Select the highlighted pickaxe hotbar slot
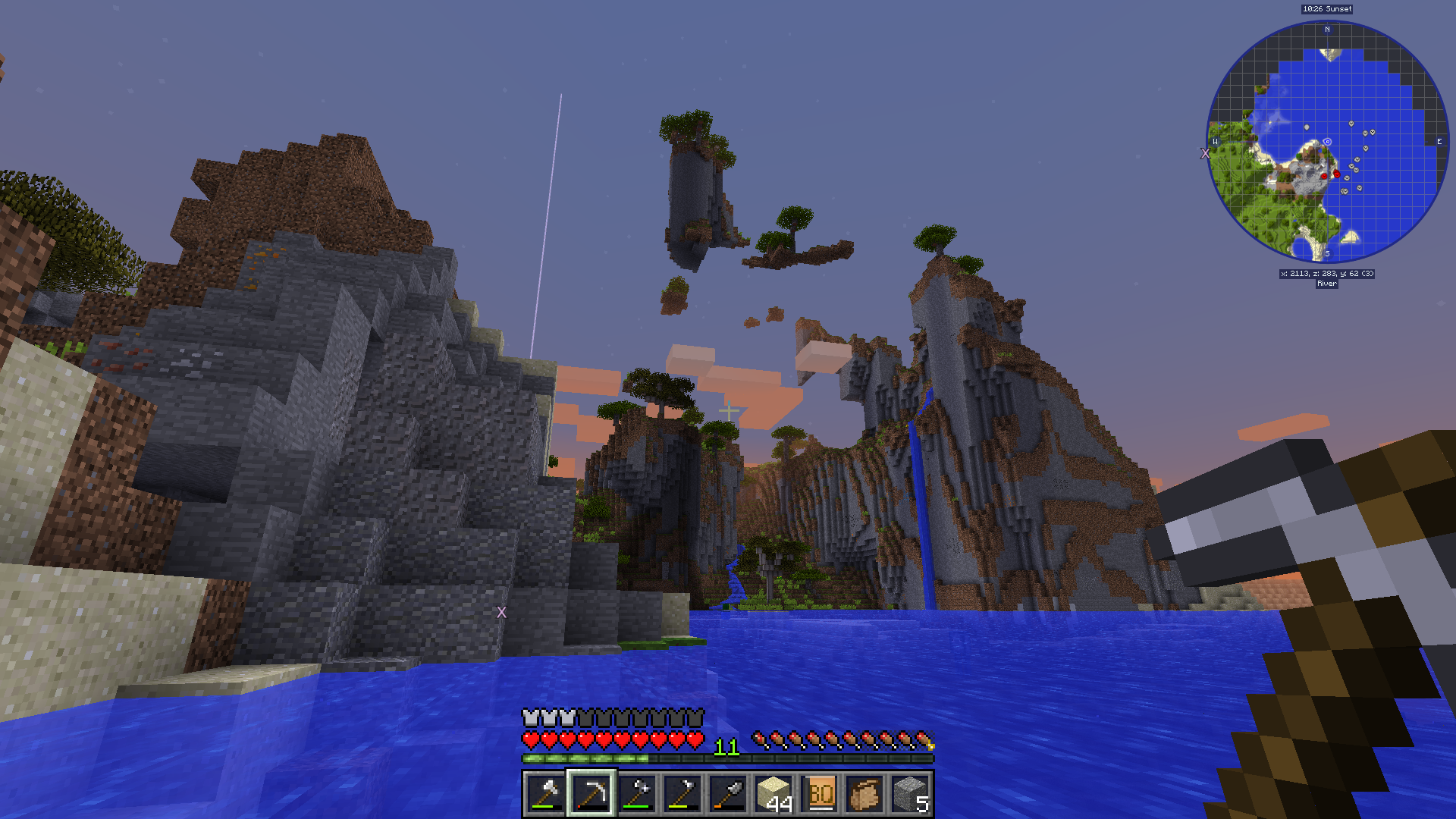 click(591, 793)
